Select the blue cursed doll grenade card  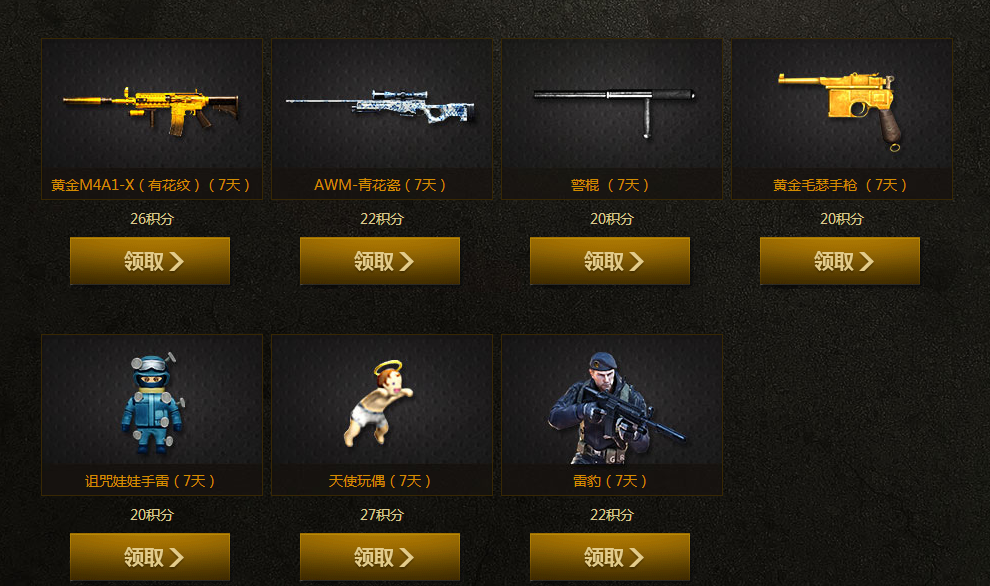tap(152, 403)
